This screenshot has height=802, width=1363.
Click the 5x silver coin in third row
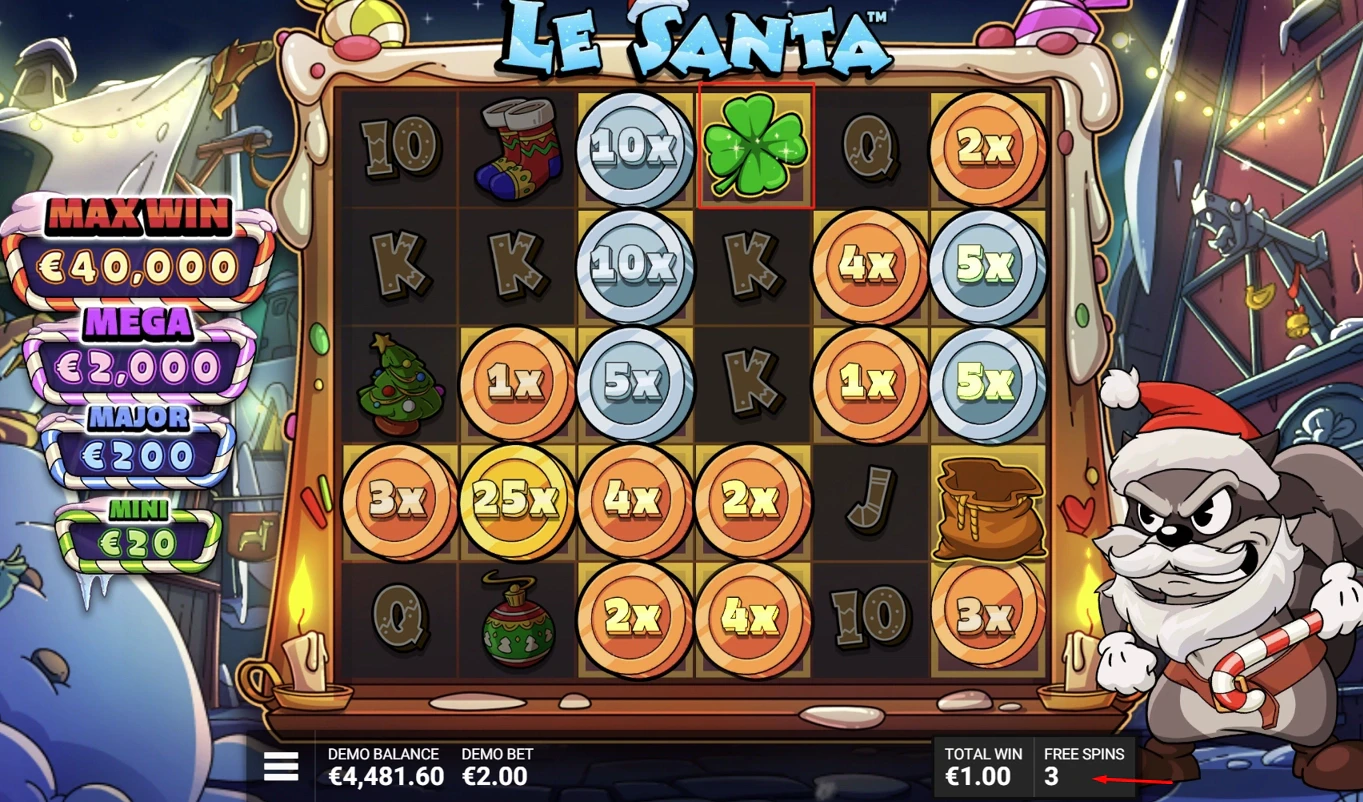pos(635,383)
